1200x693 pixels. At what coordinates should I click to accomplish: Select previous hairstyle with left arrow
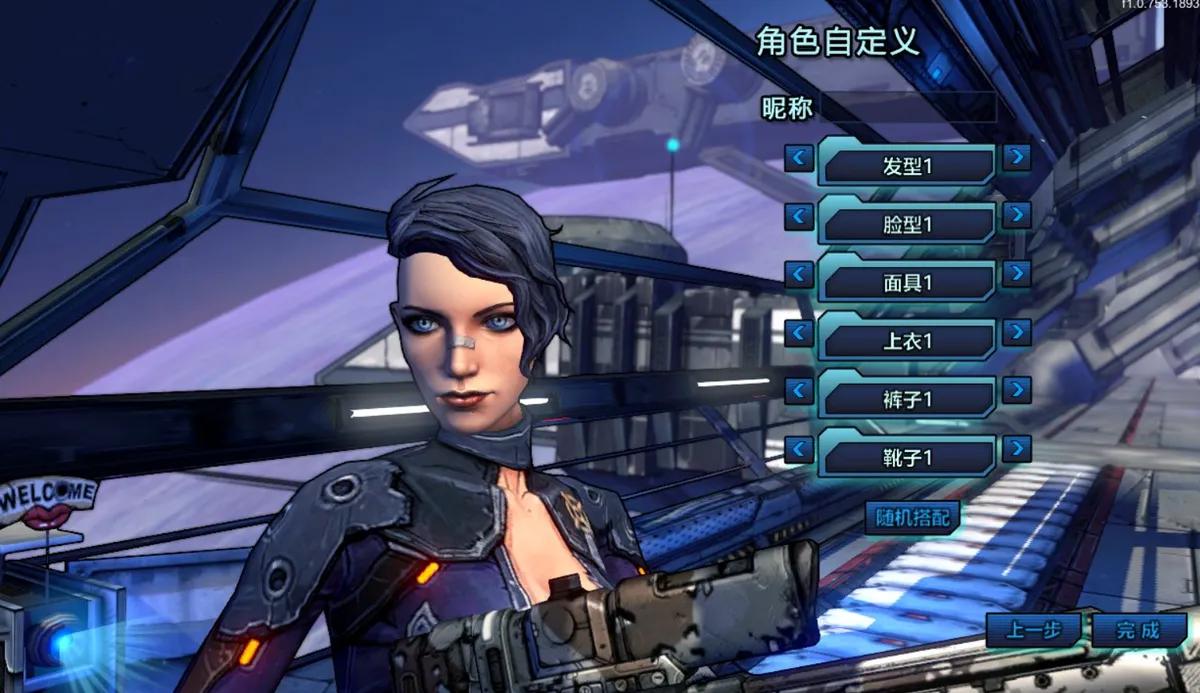(x=798, y=157)
